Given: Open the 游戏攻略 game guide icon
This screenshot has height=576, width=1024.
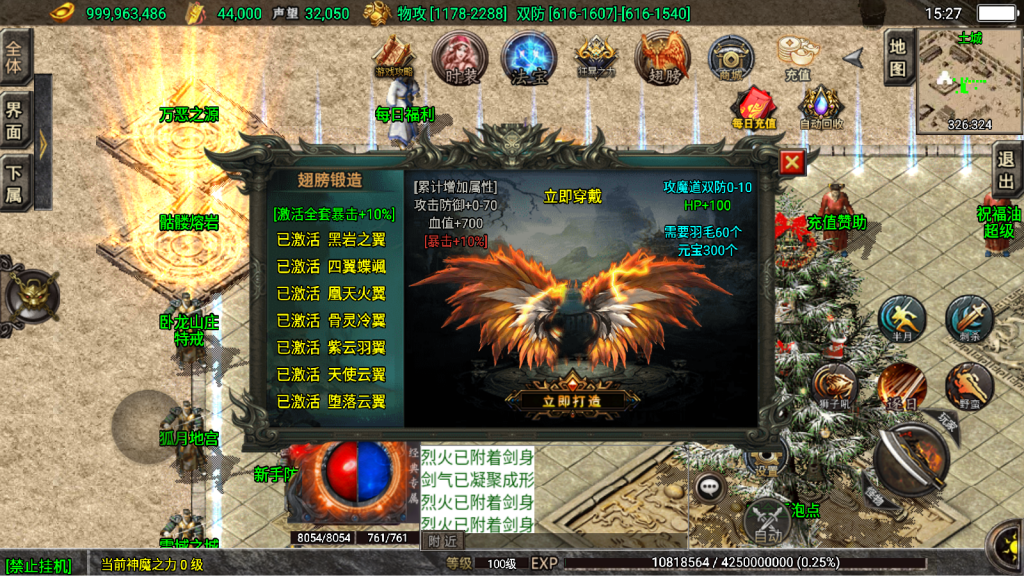Looking at the screenshot, I should (393, 58).
